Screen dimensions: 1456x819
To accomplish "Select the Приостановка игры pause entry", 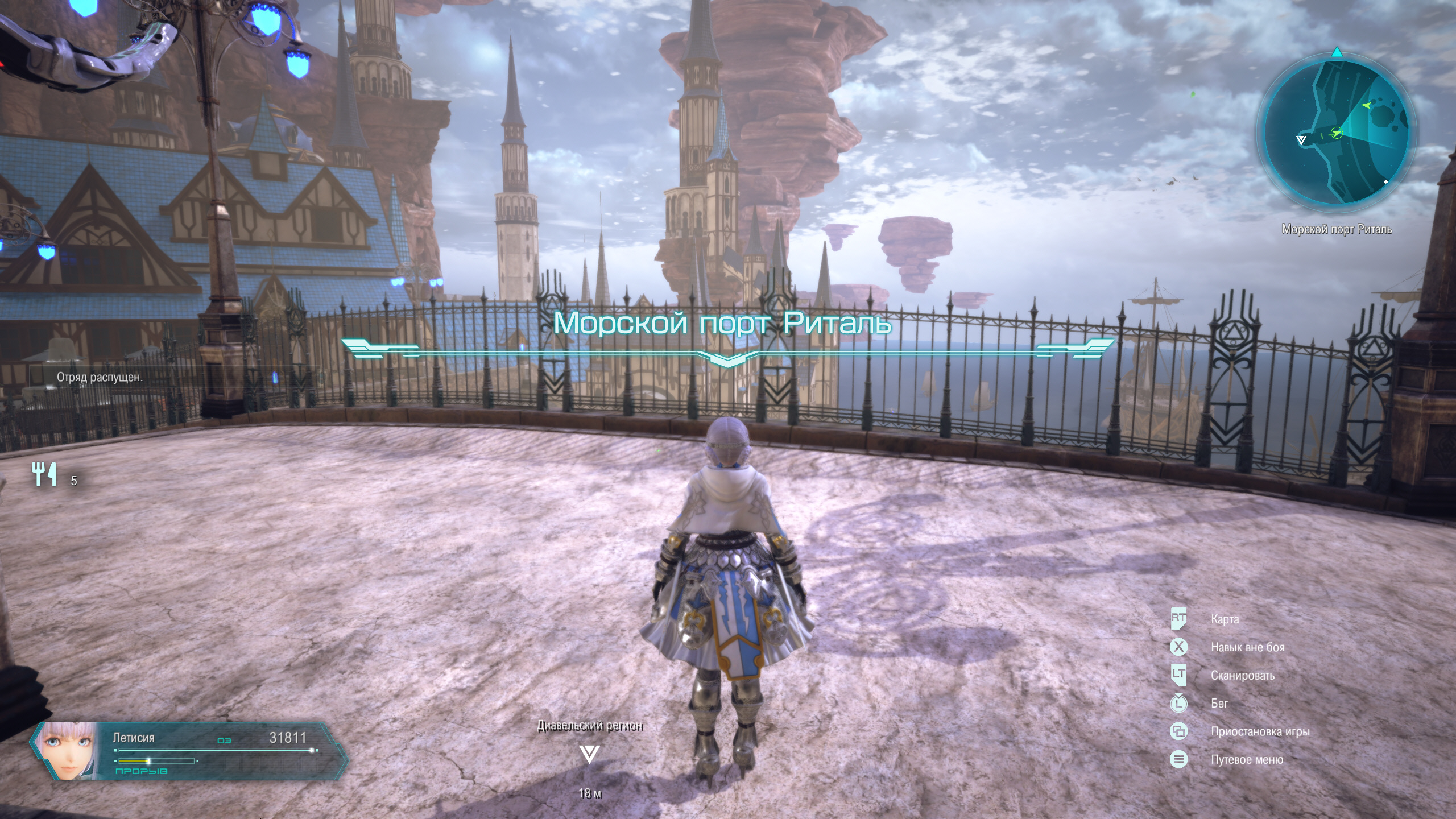I will [x=1260, y=731].
